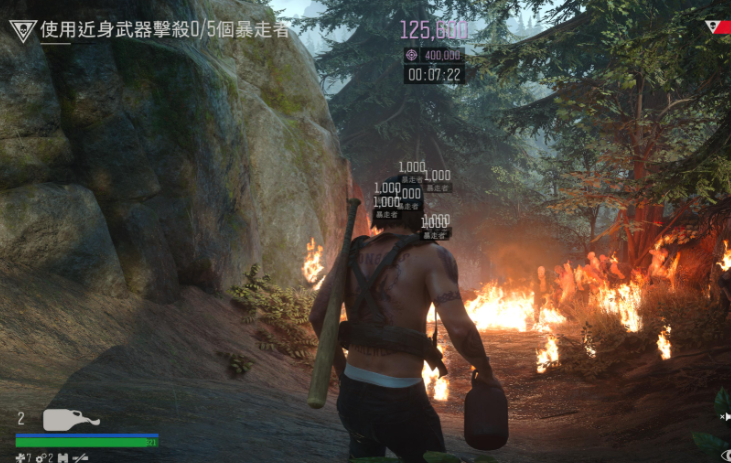The image size is (731, 463).
Task: Click the crosshair target score icon
Action: [x=412, y=55]
